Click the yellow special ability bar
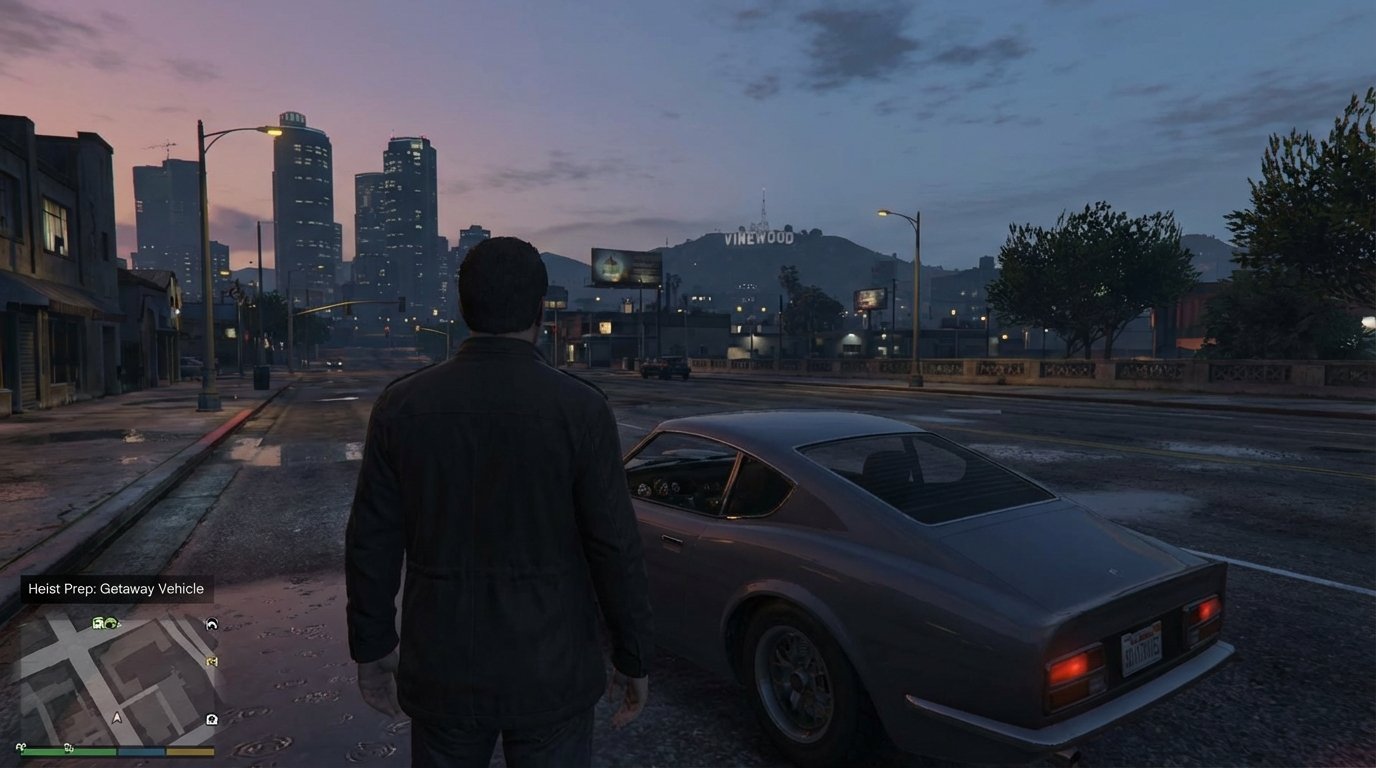The height and width of the screenshot is (768, 1376). [x=190, y=751]
